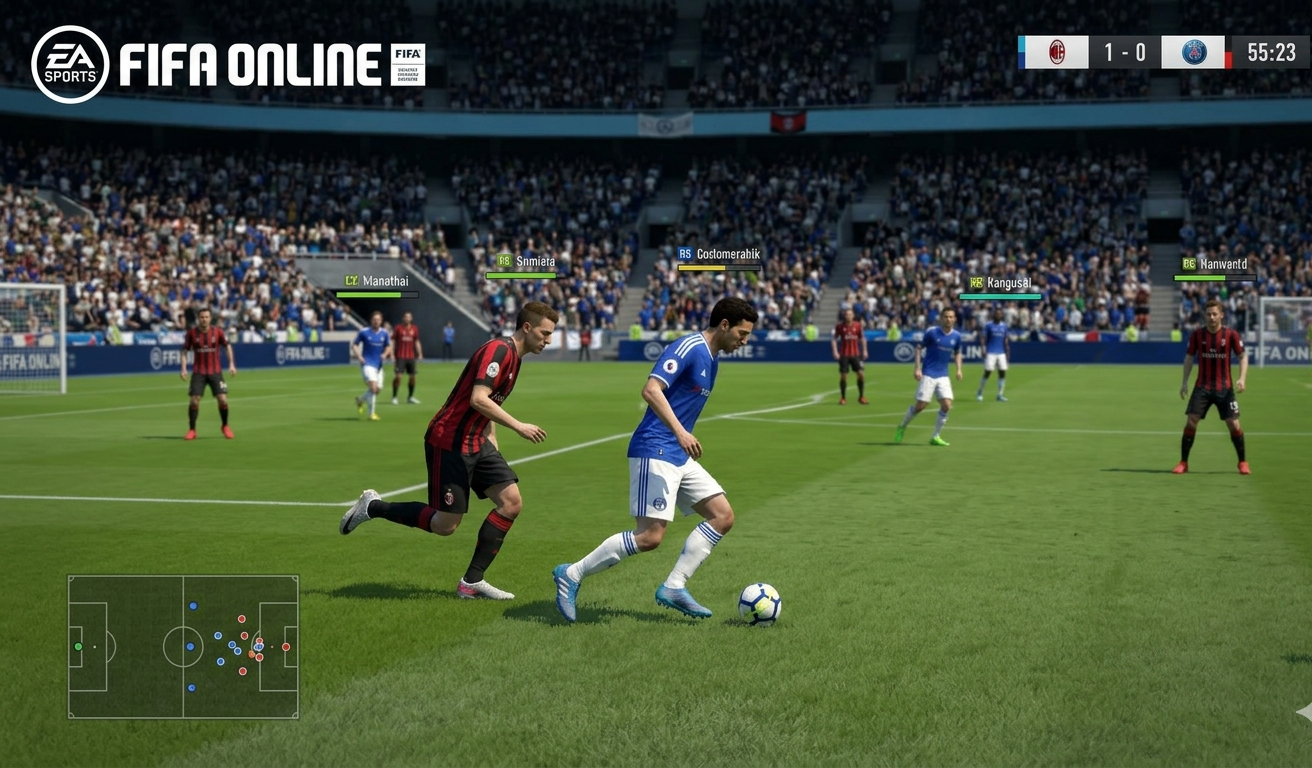The height and width of the screenshot is (768, 1312).
Task: Click the green goalkeeper dot on the minimap
Action: pos(78,646)
